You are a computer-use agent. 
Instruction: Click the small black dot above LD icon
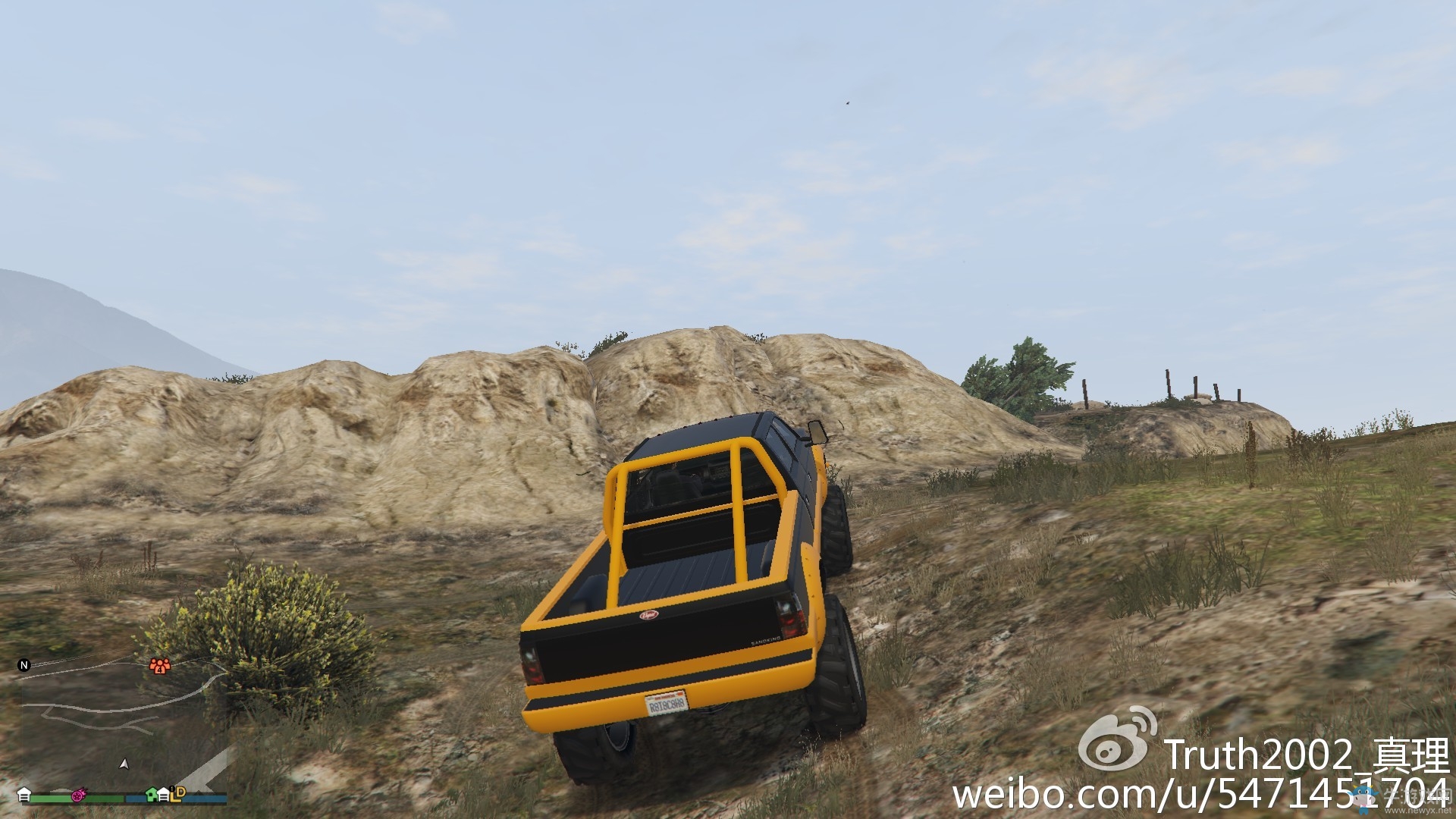point(171,789)
